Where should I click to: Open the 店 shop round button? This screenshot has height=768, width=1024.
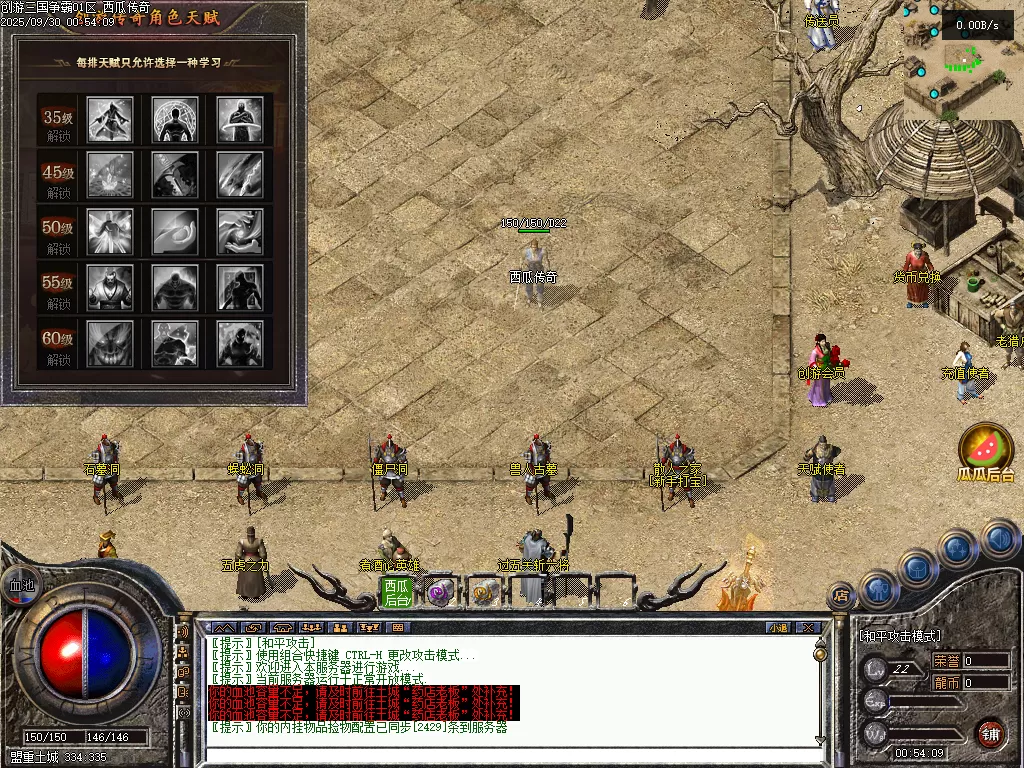click(842, 597)
